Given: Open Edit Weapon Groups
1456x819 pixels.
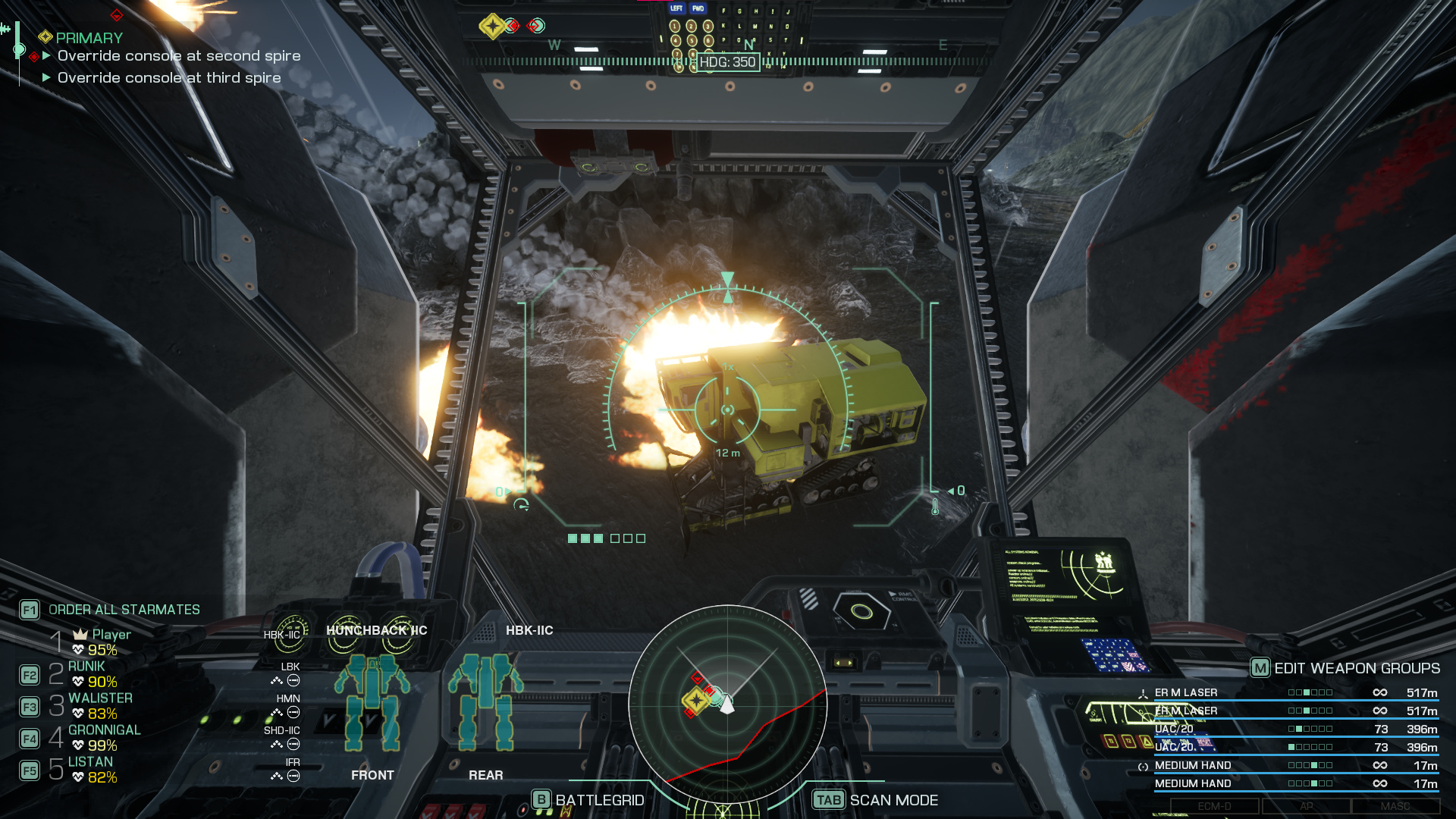Looking at the screenshot, I should 1356,668.
